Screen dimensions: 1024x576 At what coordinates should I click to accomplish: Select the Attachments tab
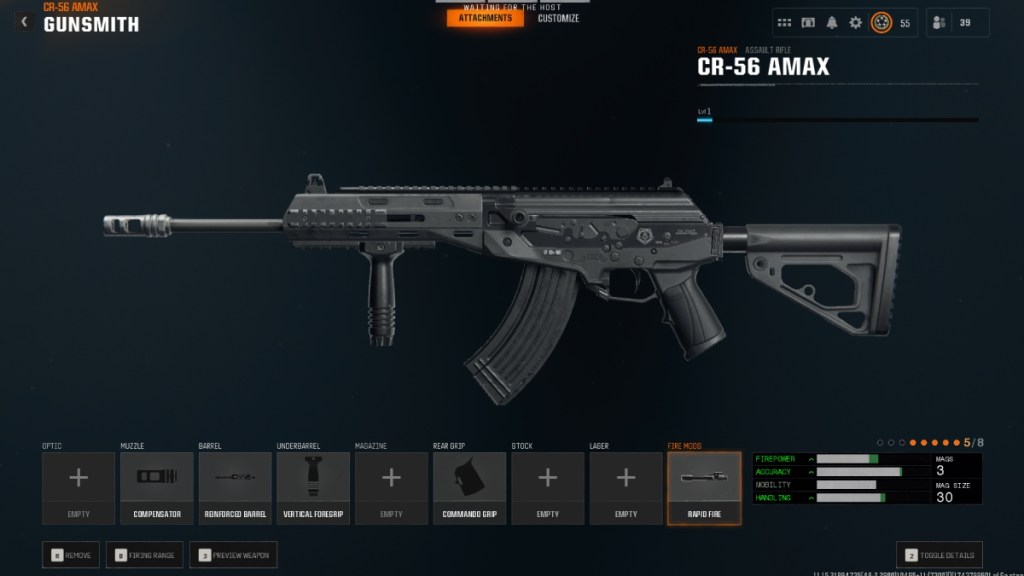(485, 18)
